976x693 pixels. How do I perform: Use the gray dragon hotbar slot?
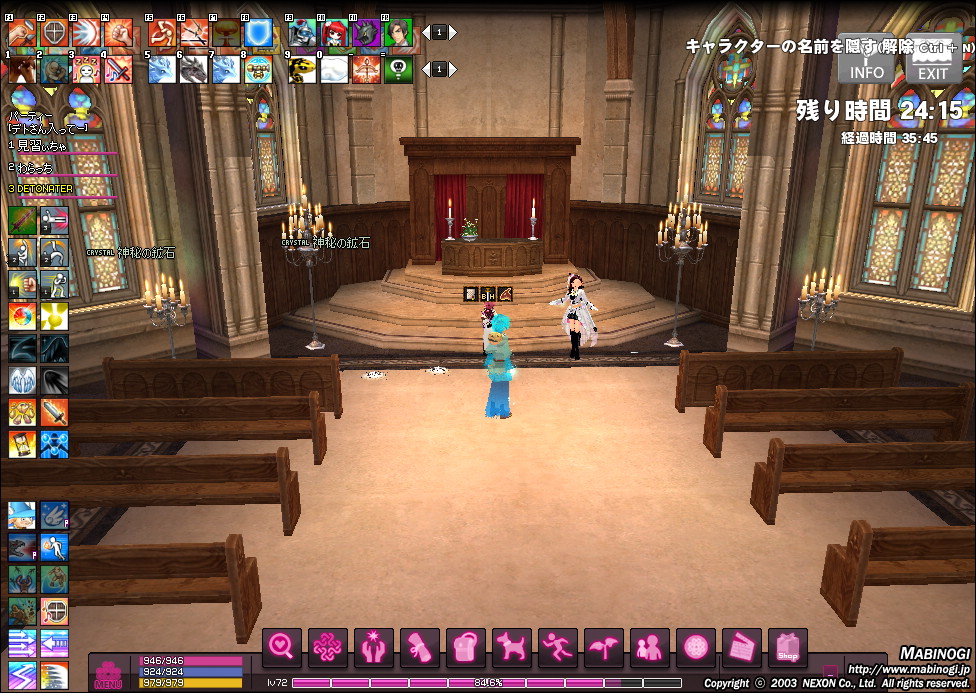pyautogui.click(x=194, y=69)
